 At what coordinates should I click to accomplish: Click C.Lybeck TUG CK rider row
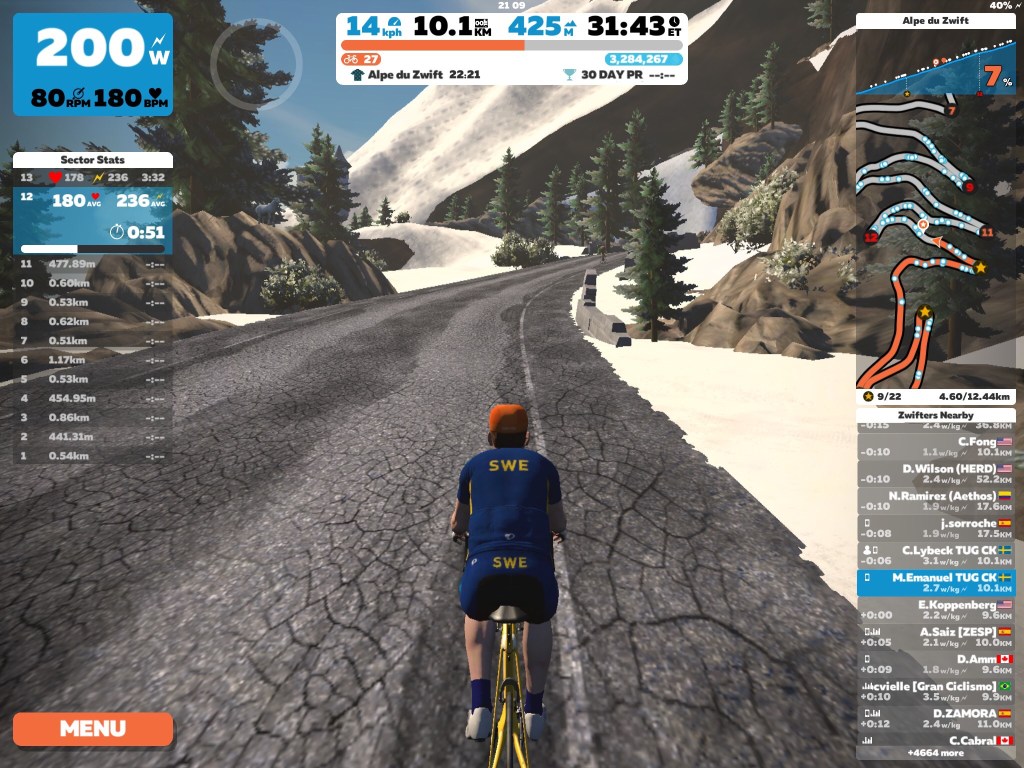point(935,555)
